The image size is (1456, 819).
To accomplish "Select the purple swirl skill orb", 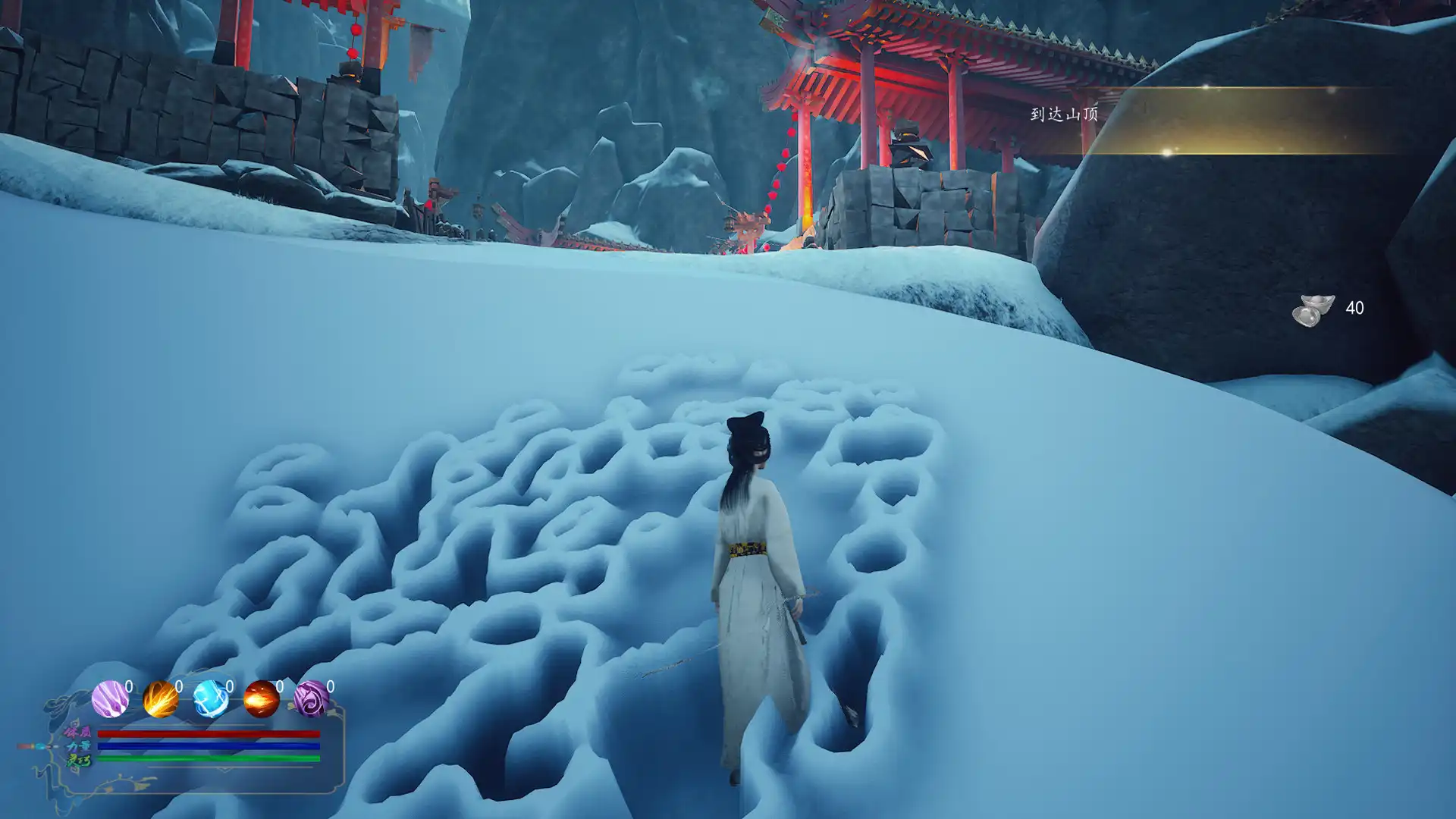I will pos(311,699).
